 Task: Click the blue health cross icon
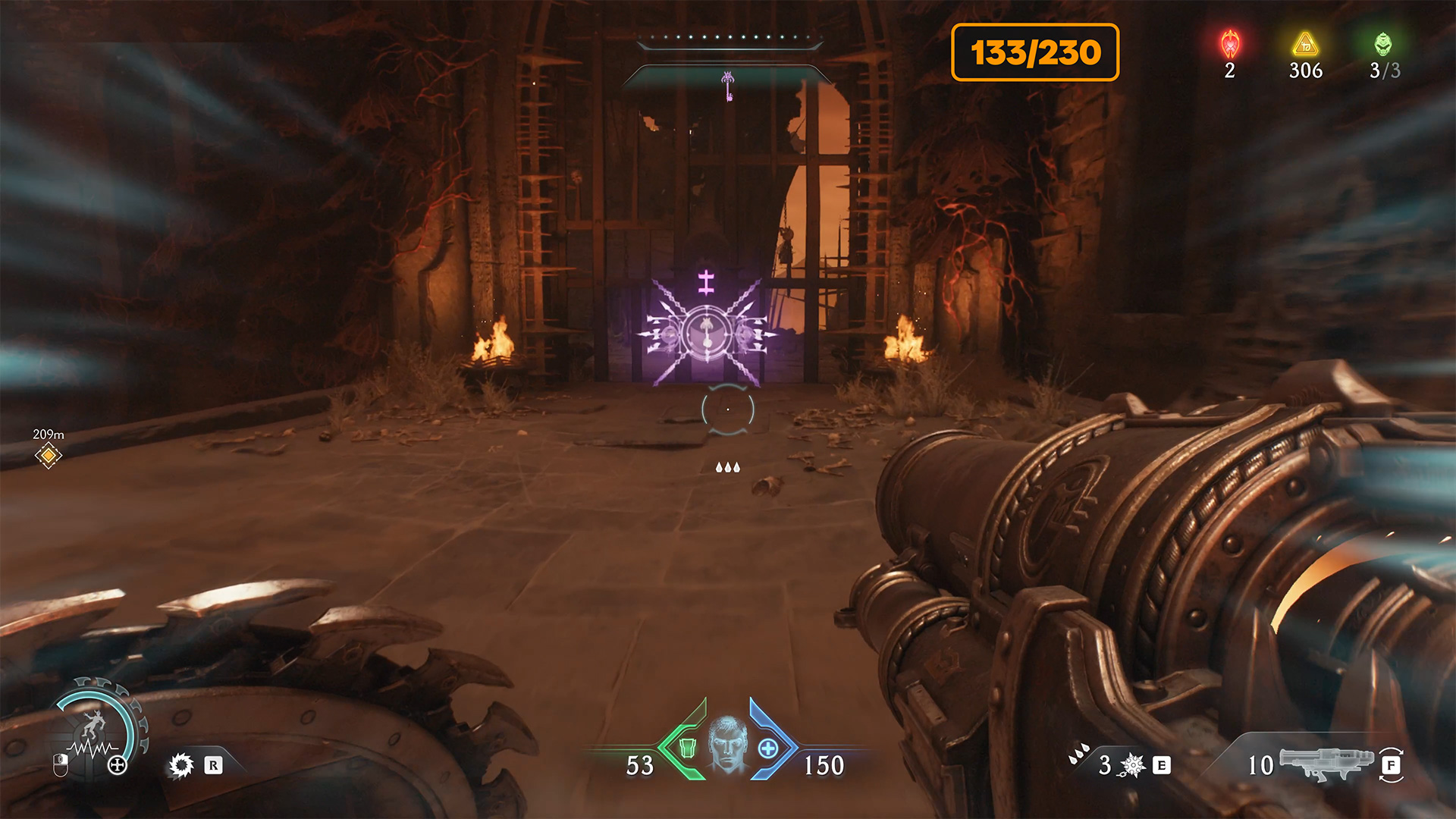[767, 748]
